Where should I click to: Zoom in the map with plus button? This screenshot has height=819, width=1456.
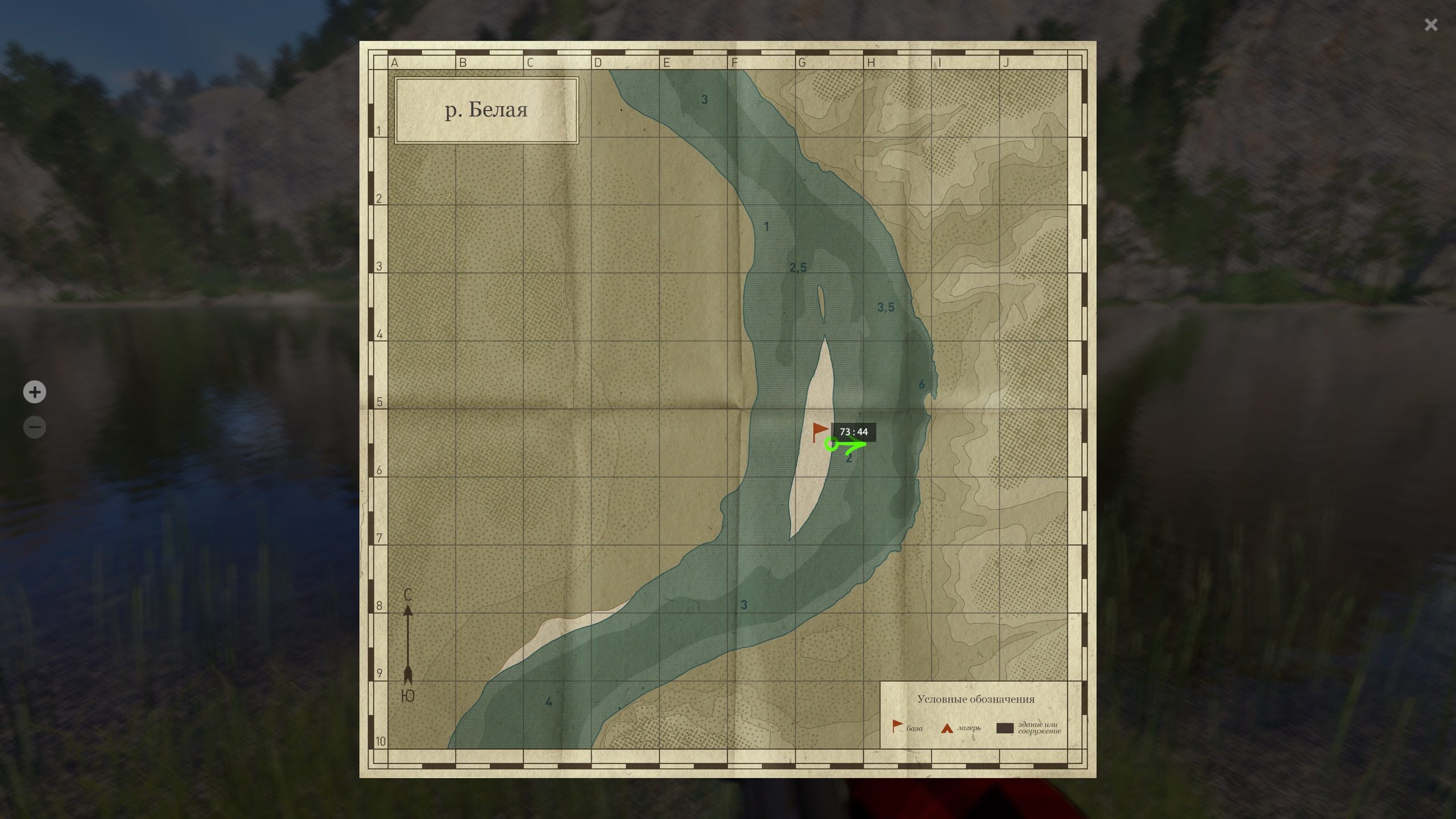click(35, 392)
